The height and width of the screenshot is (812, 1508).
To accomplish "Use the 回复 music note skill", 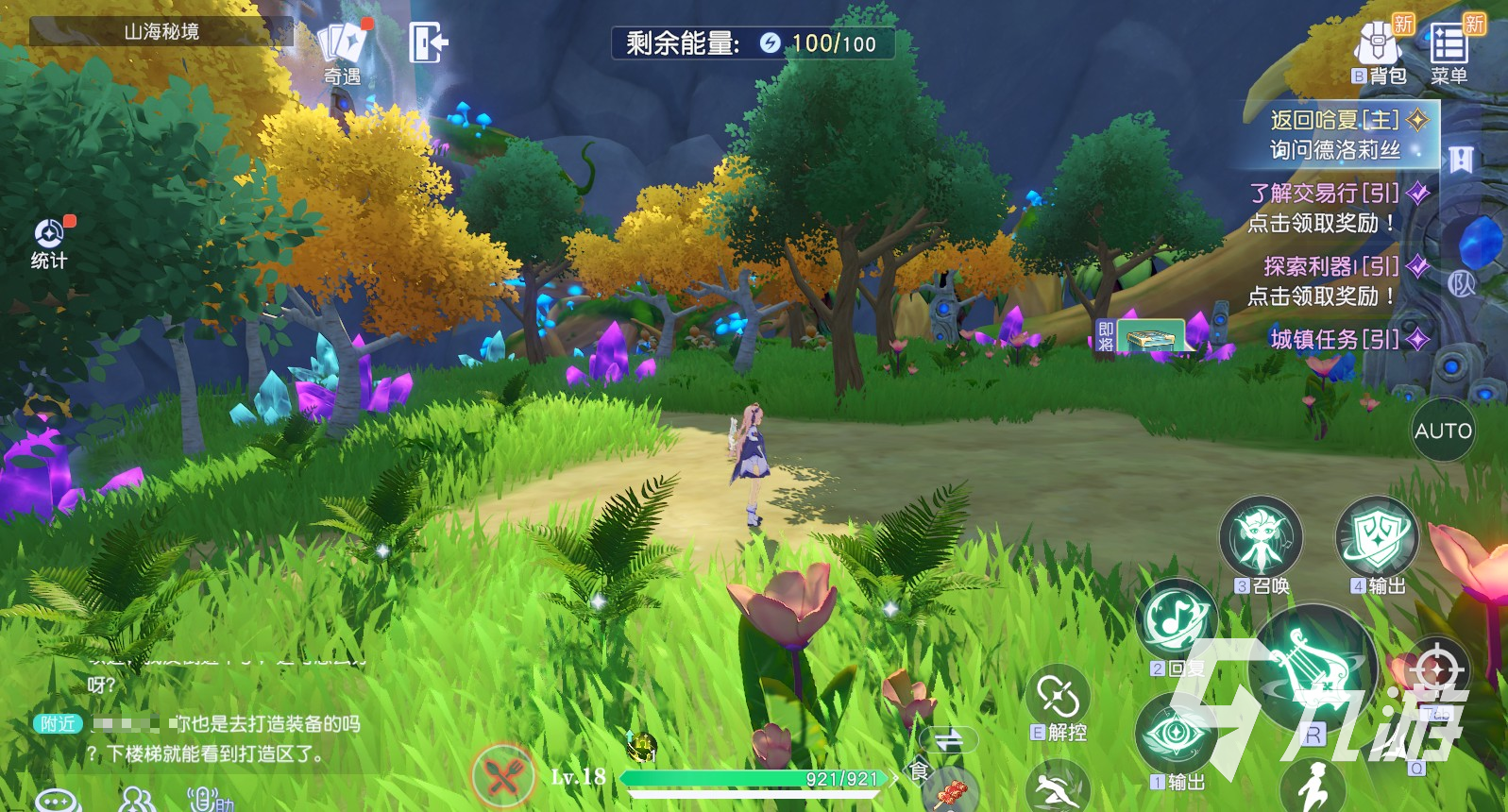I will (1176, 620).
